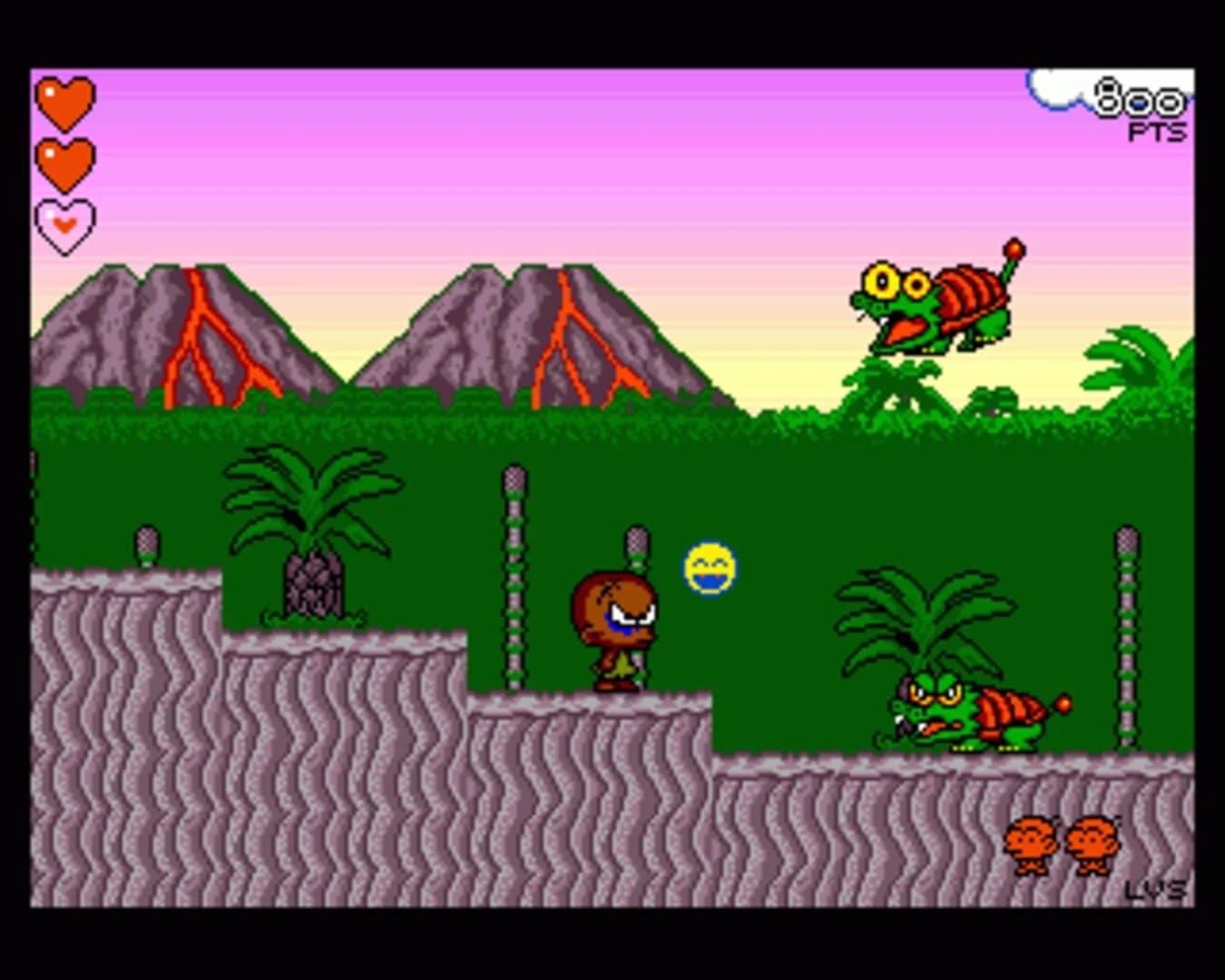The height and width of the screenshot is (980, 1225).
Task: Click the empty heart outline icon
Action: tap(64, 223)
